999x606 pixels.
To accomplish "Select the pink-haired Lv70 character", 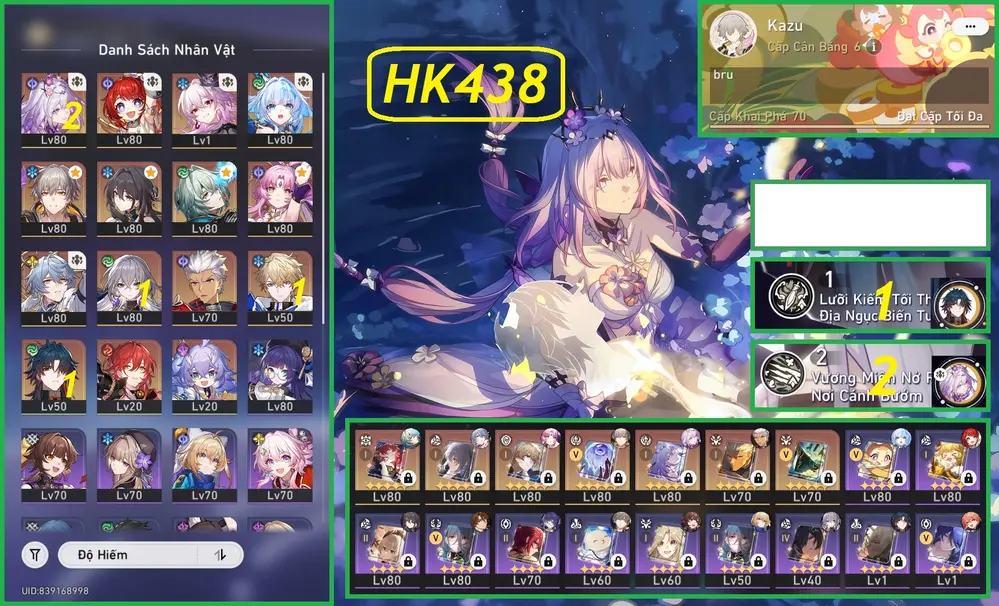I will point(279,467).
